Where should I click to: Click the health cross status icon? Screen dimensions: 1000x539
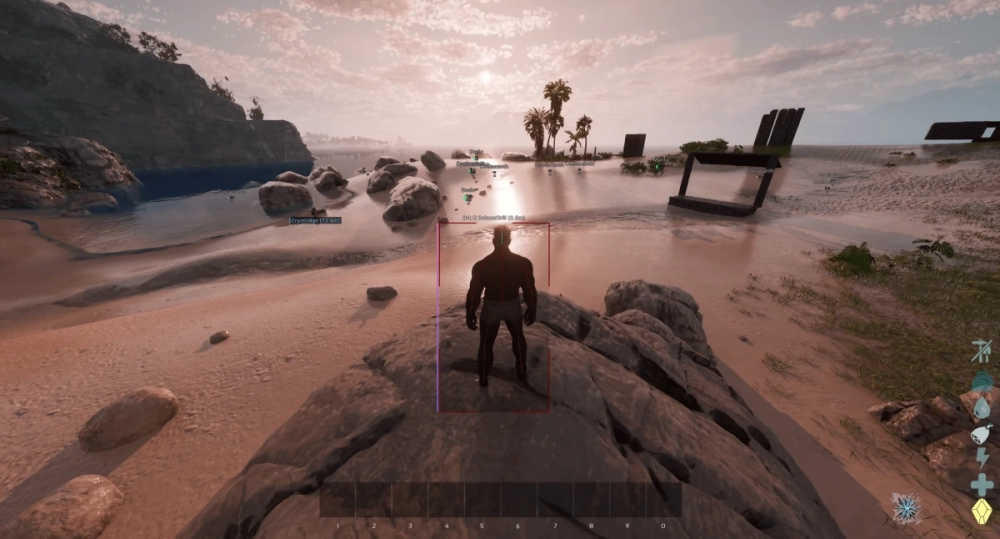[981, 485]
